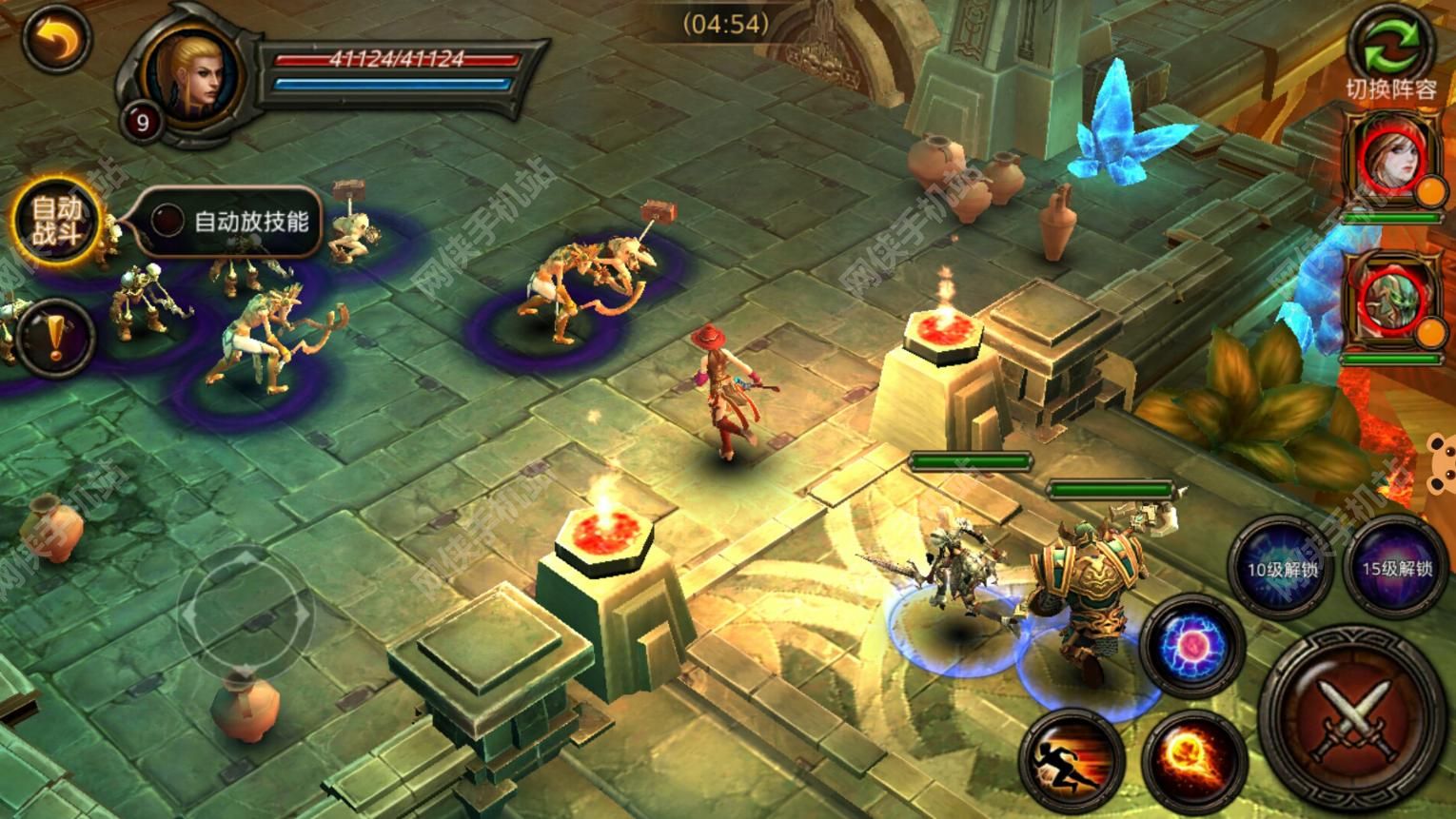Screen dimensions: 1456x819
Task: Select the red-haired female teammate portrait
Action: (x=1390, y=160)
